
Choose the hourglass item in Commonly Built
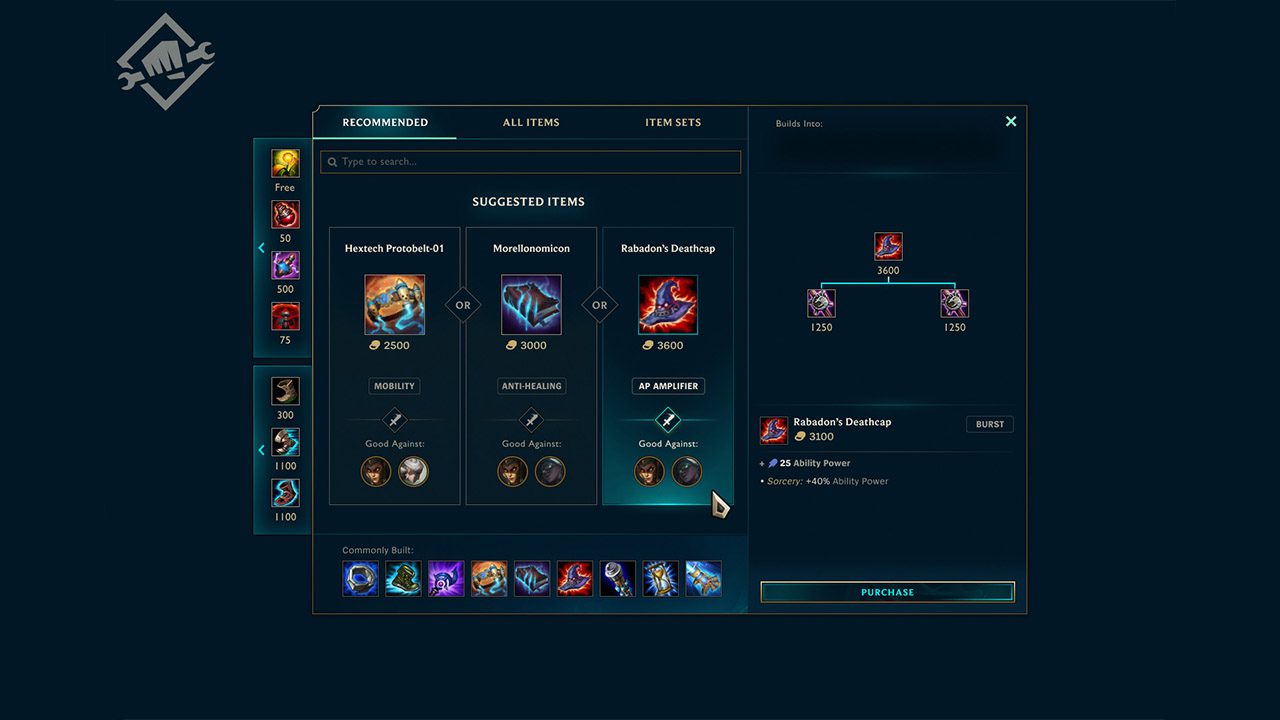pos(661,578)
